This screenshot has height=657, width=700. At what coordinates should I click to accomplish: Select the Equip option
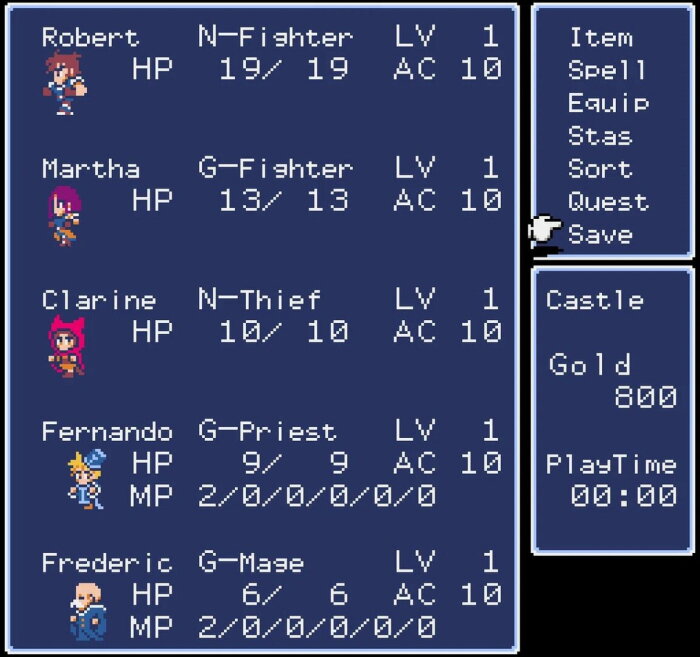tap(608, 103)
